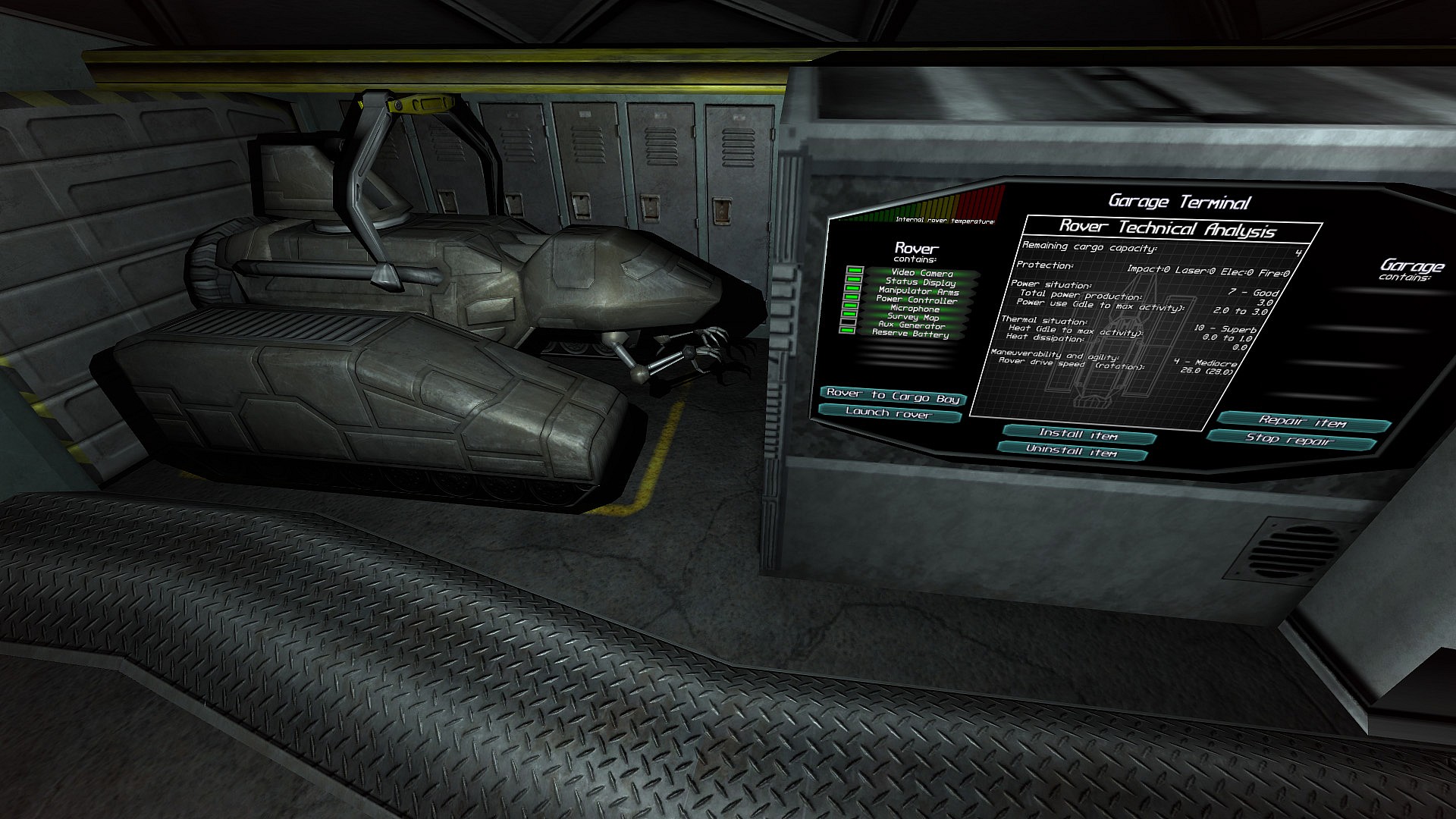Select the Aux Generator entry

(x=912, y=325)
